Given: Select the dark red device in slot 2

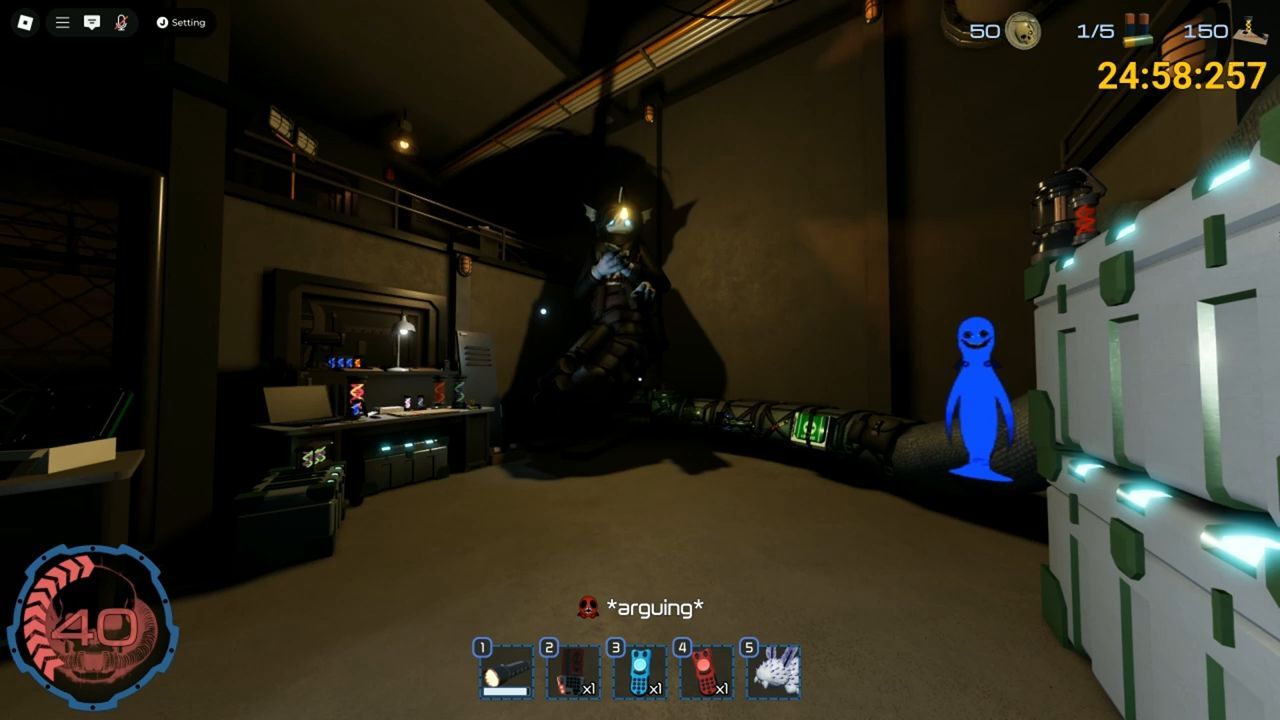Looking at the screenshot, I should click(573, 672).
